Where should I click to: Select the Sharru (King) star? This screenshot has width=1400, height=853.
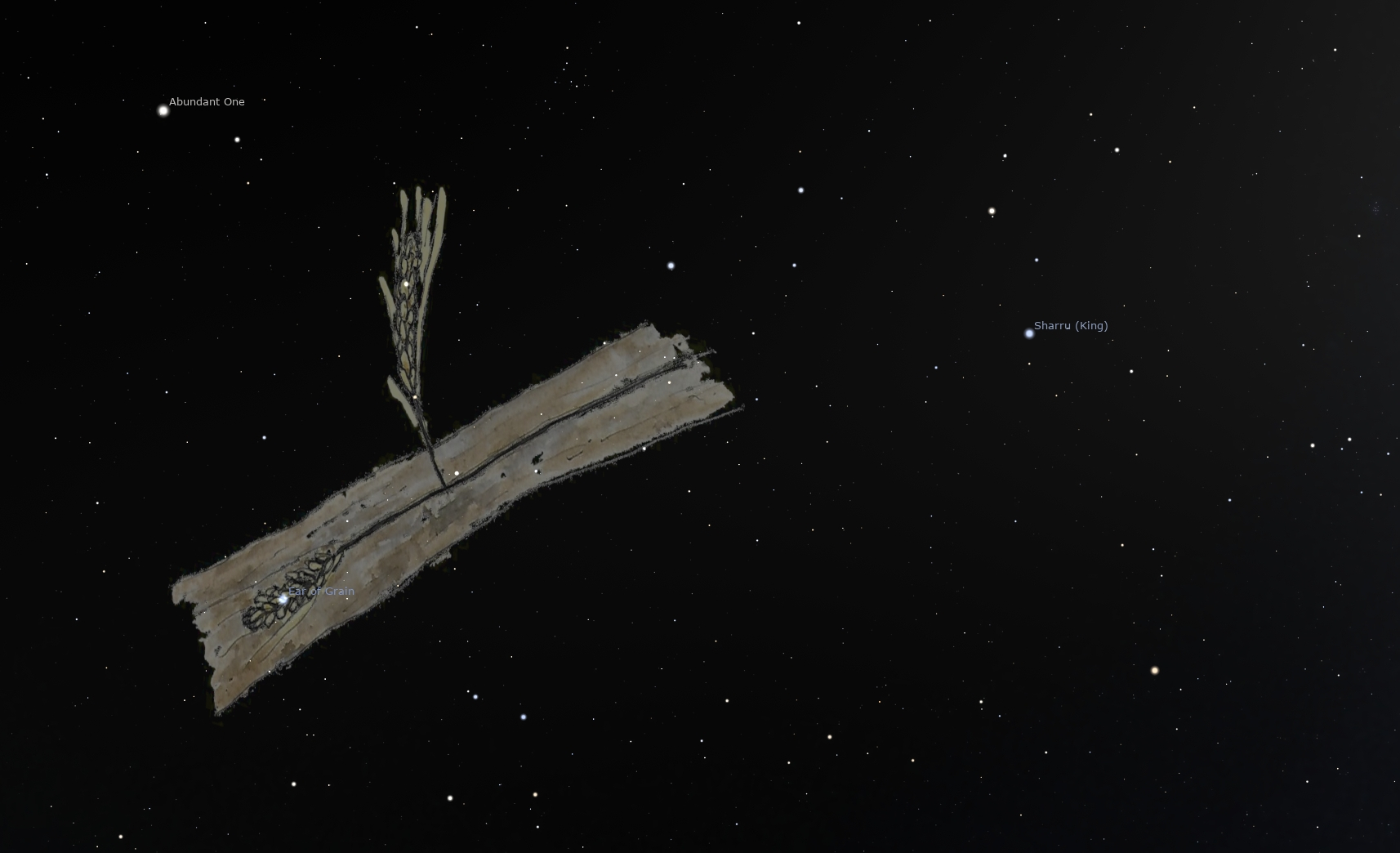[x=1029, y=333]
